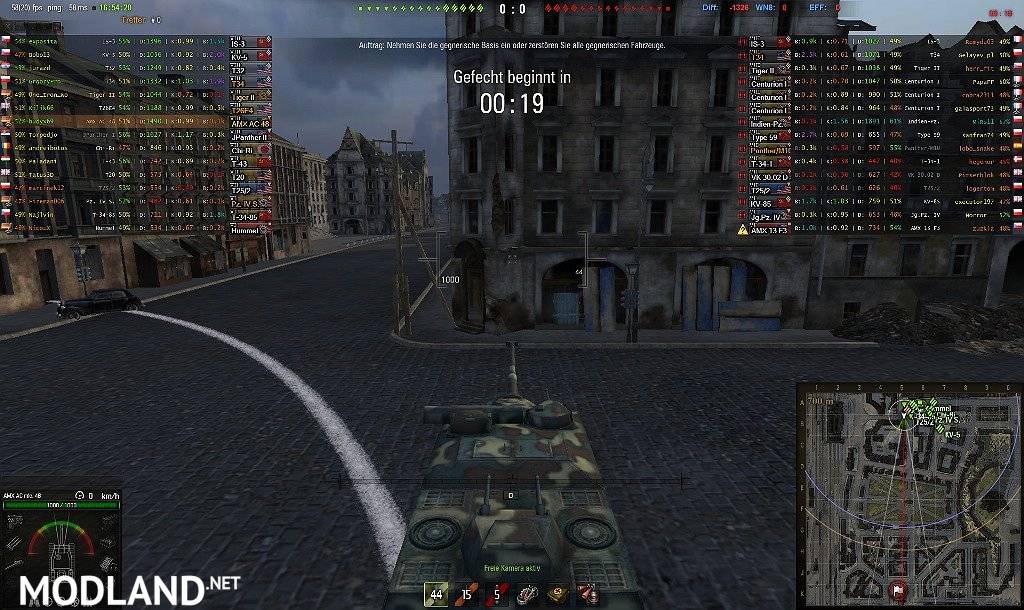Switch to the 15-round shell slot
Viewport: 1024px width, 610px height.
coord(465,594)
